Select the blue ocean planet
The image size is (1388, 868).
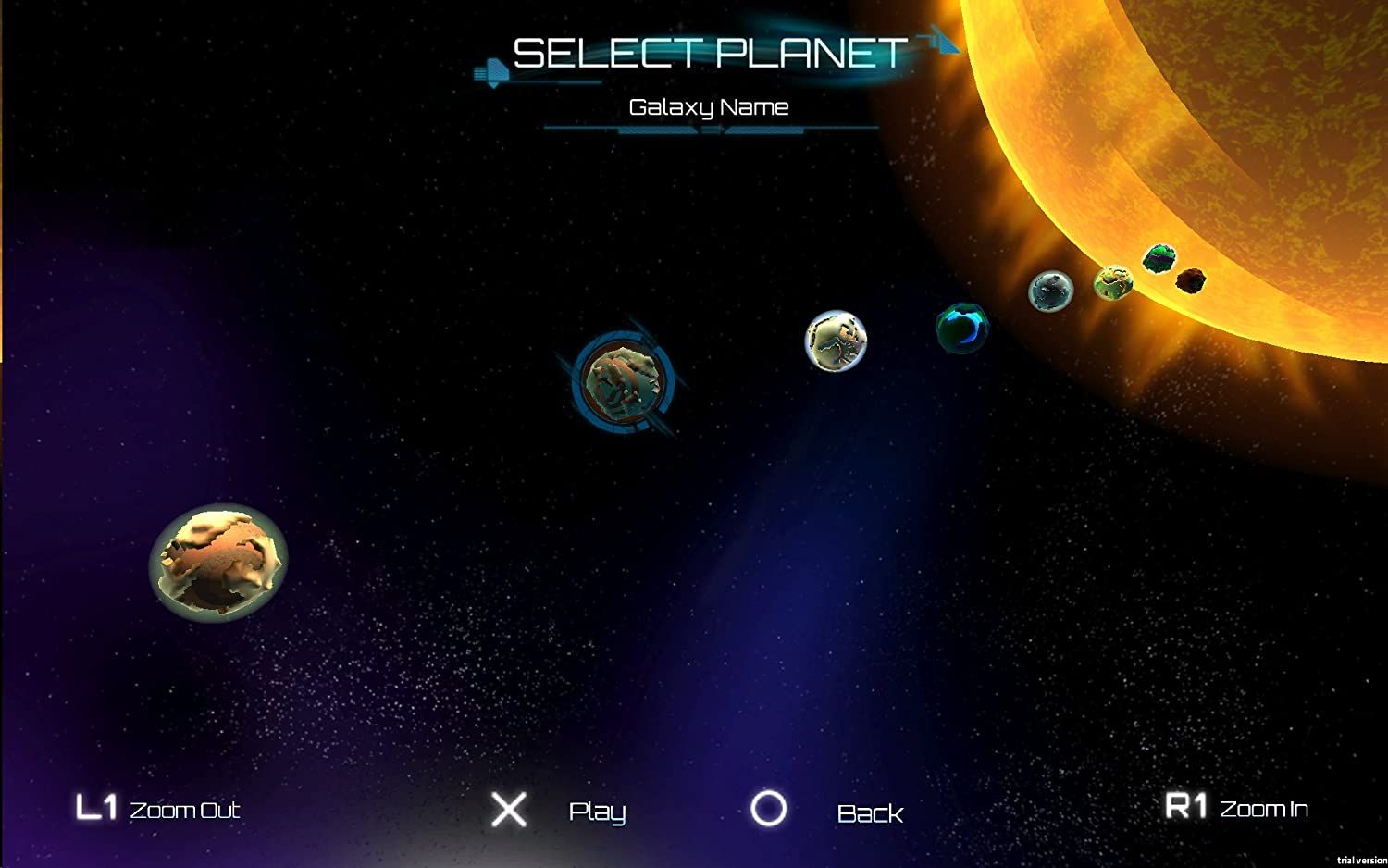[x=960, y=329]
